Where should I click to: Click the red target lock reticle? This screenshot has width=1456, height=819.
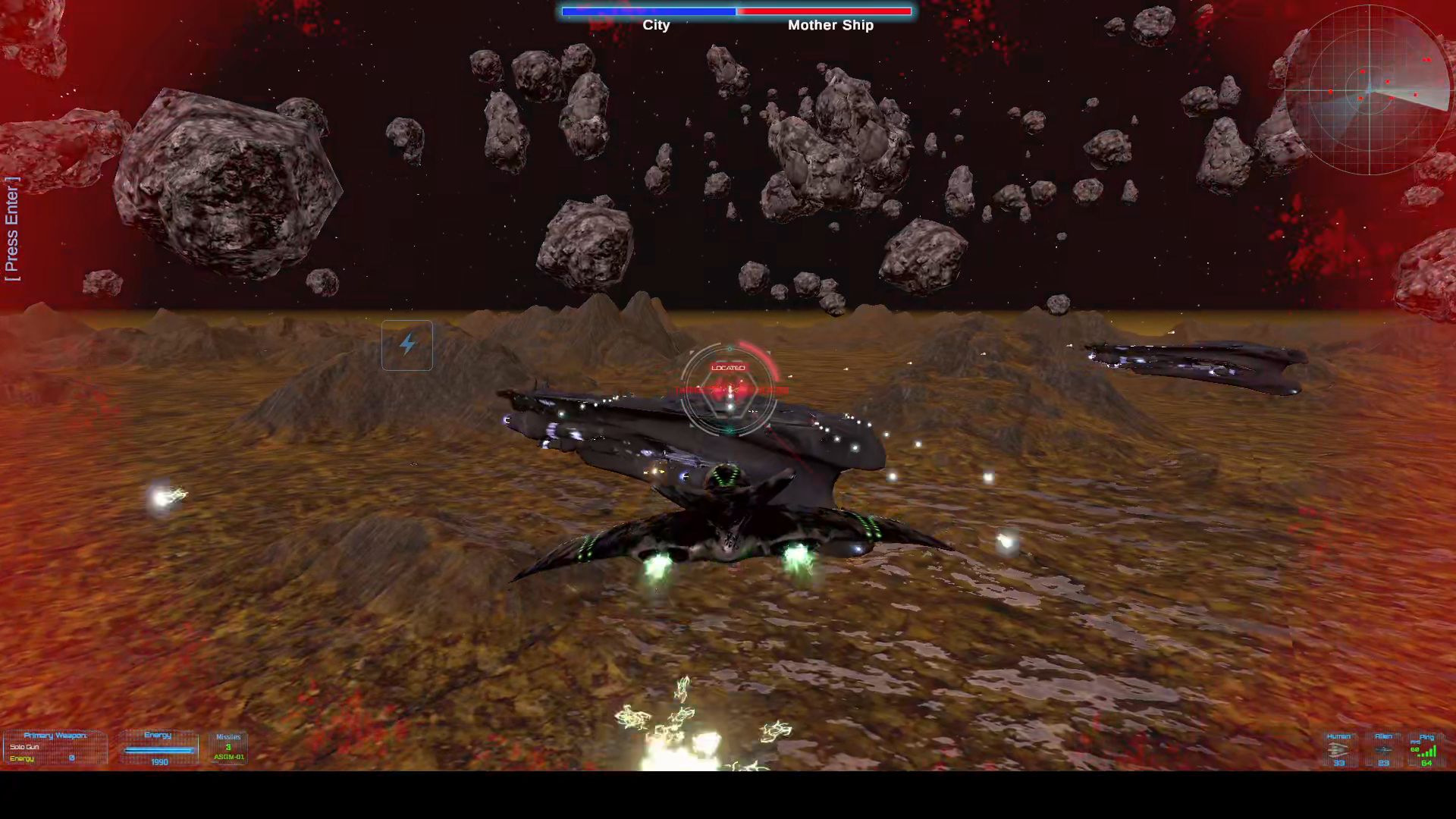click(x=729, y=390)
